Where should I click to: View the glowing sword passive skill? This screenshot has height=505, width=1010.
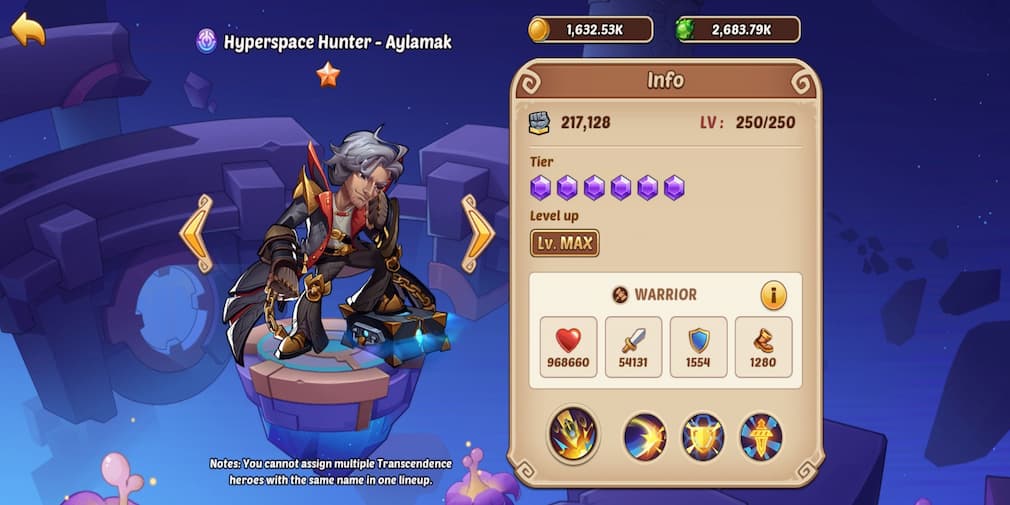[761, 437]
